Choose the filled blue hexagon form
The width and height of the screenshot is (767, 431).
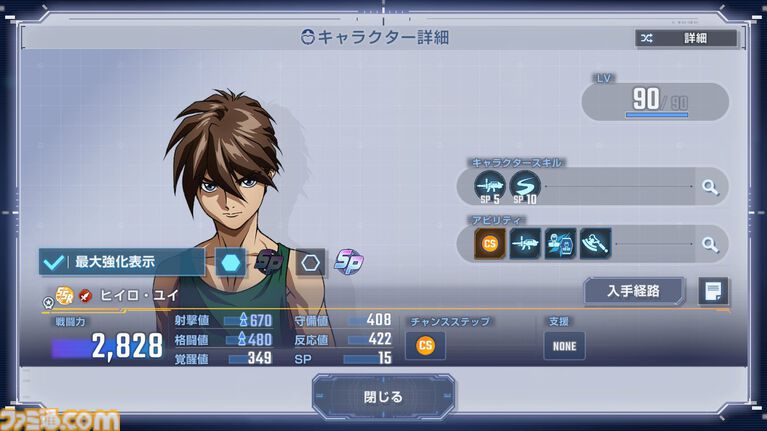tap(231, 262)
